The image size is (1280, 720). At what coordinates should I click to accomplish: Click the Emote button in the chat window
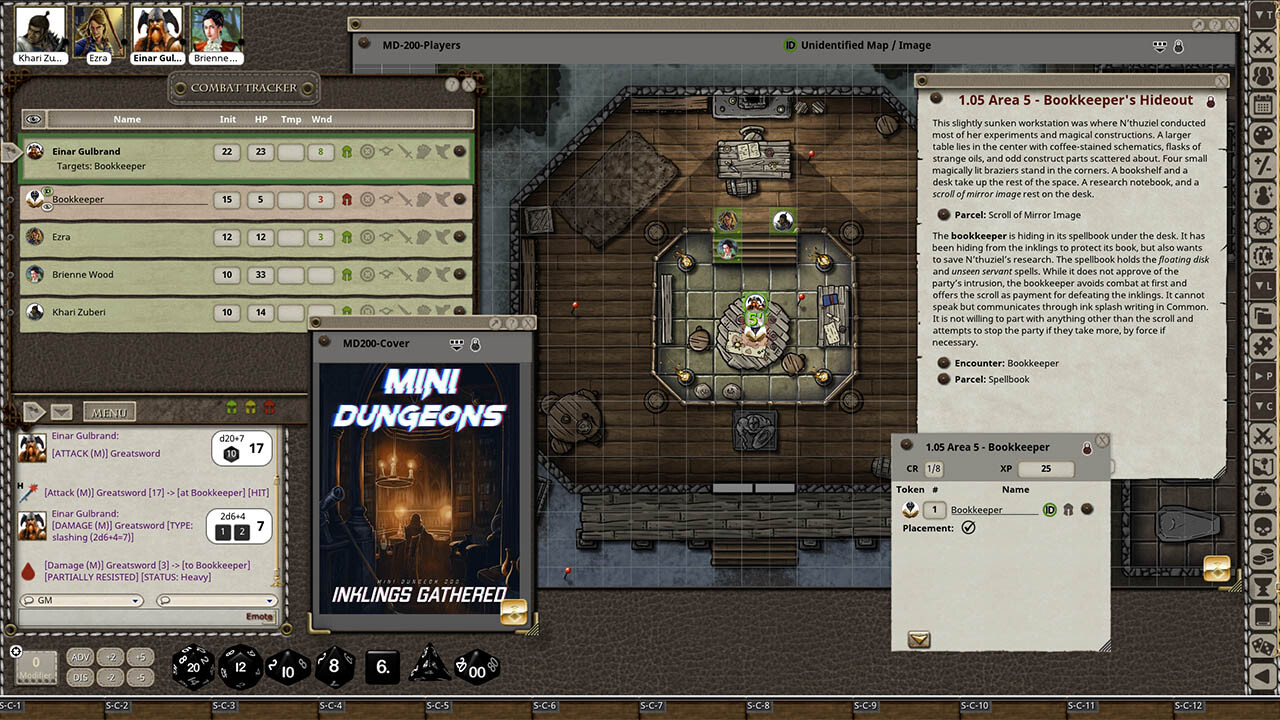point(258,616)
